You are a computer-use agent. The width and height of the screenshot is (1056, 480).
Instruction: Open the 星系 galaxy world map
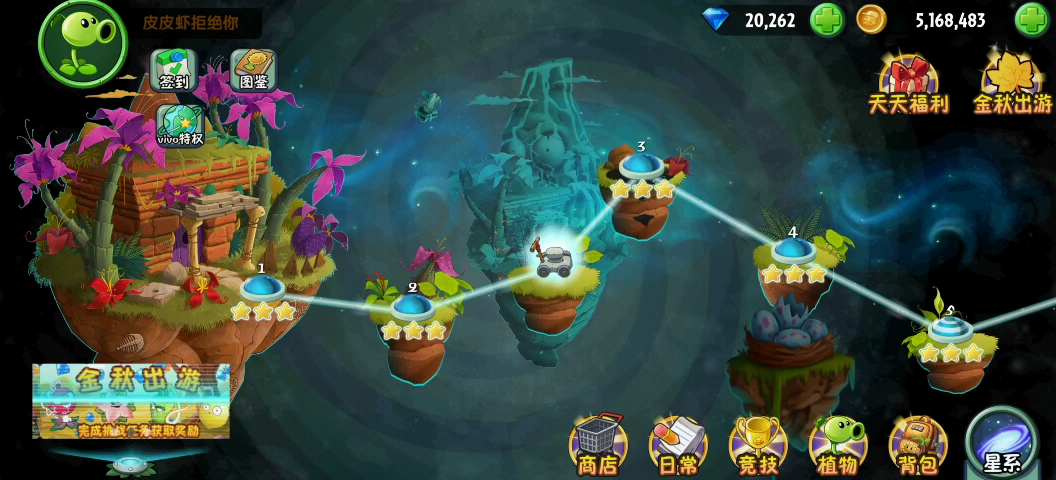(1001, 444)
